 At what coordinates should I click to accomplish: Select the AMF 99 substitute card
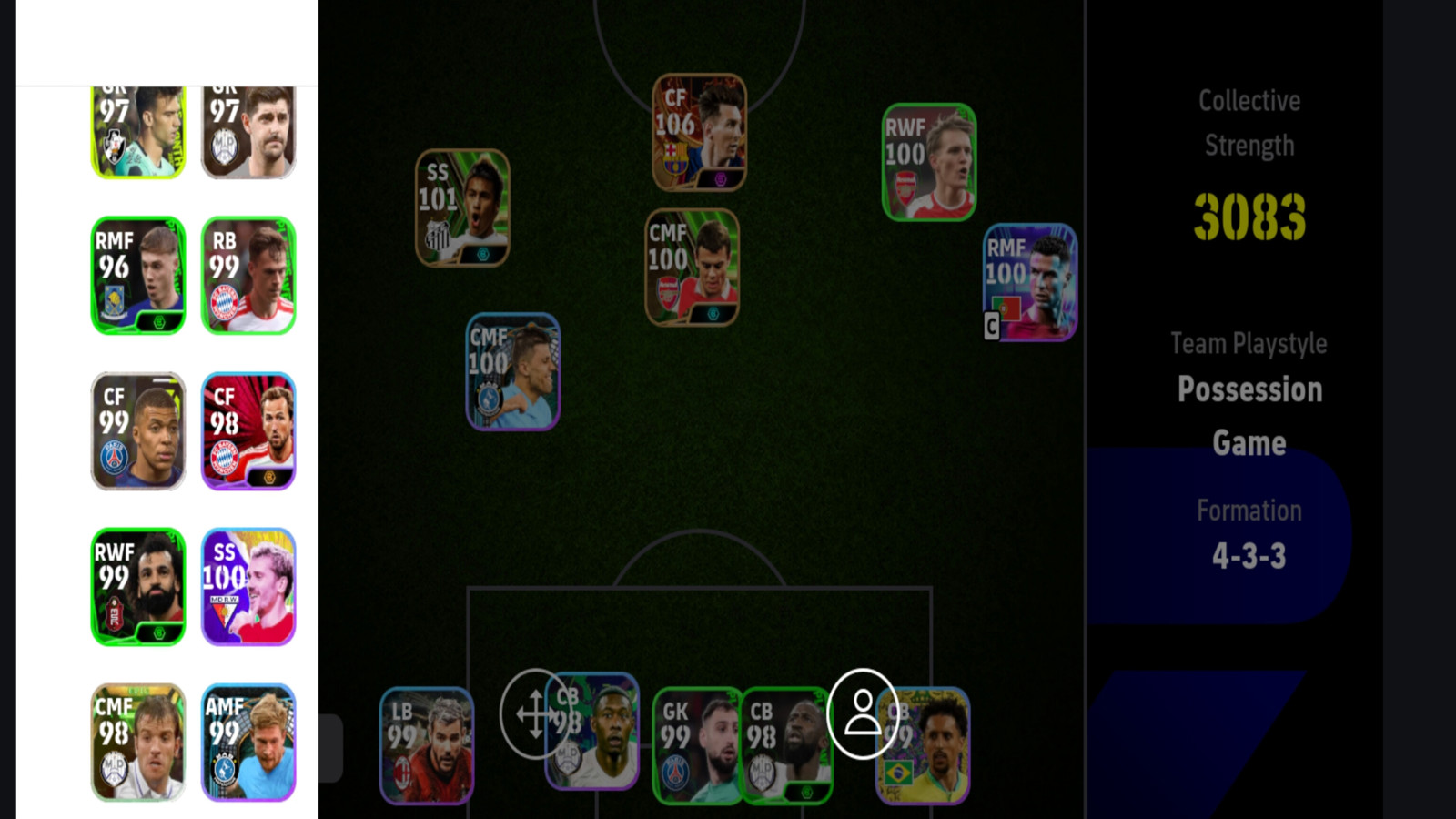pos(248,743)
